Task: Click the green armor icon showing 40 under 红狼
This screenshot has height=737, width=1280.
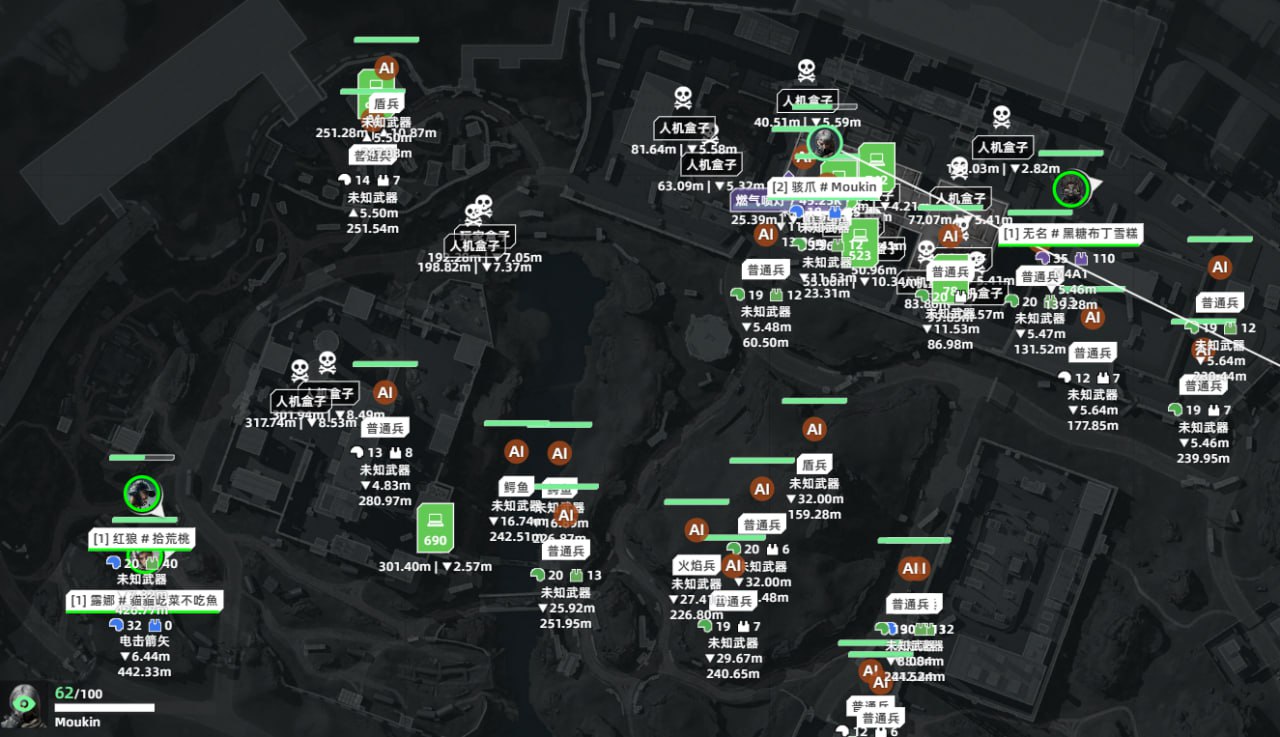Action: click(152, 563)
